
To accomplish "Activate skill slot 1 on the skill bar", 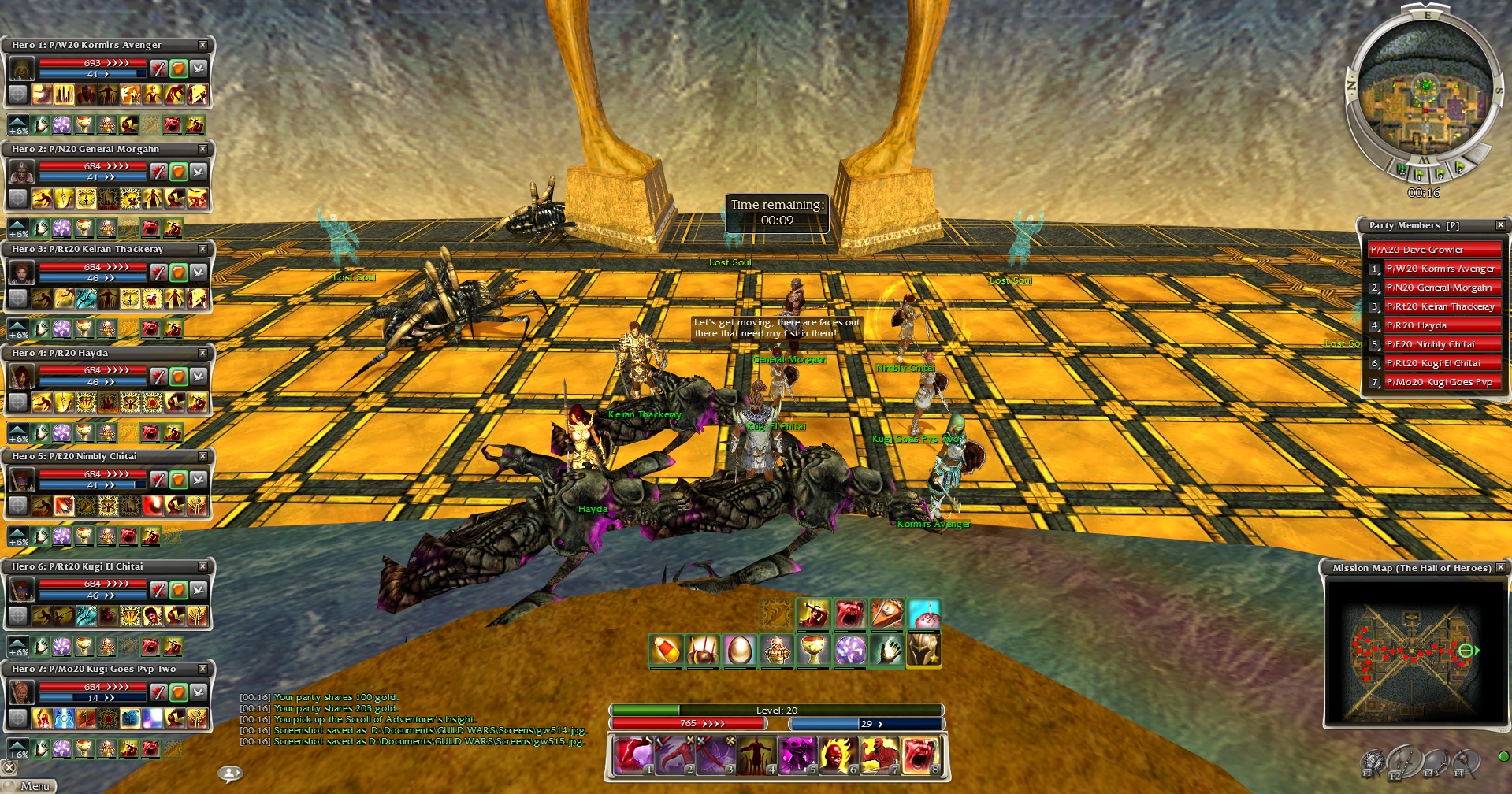I will [632, 755].
